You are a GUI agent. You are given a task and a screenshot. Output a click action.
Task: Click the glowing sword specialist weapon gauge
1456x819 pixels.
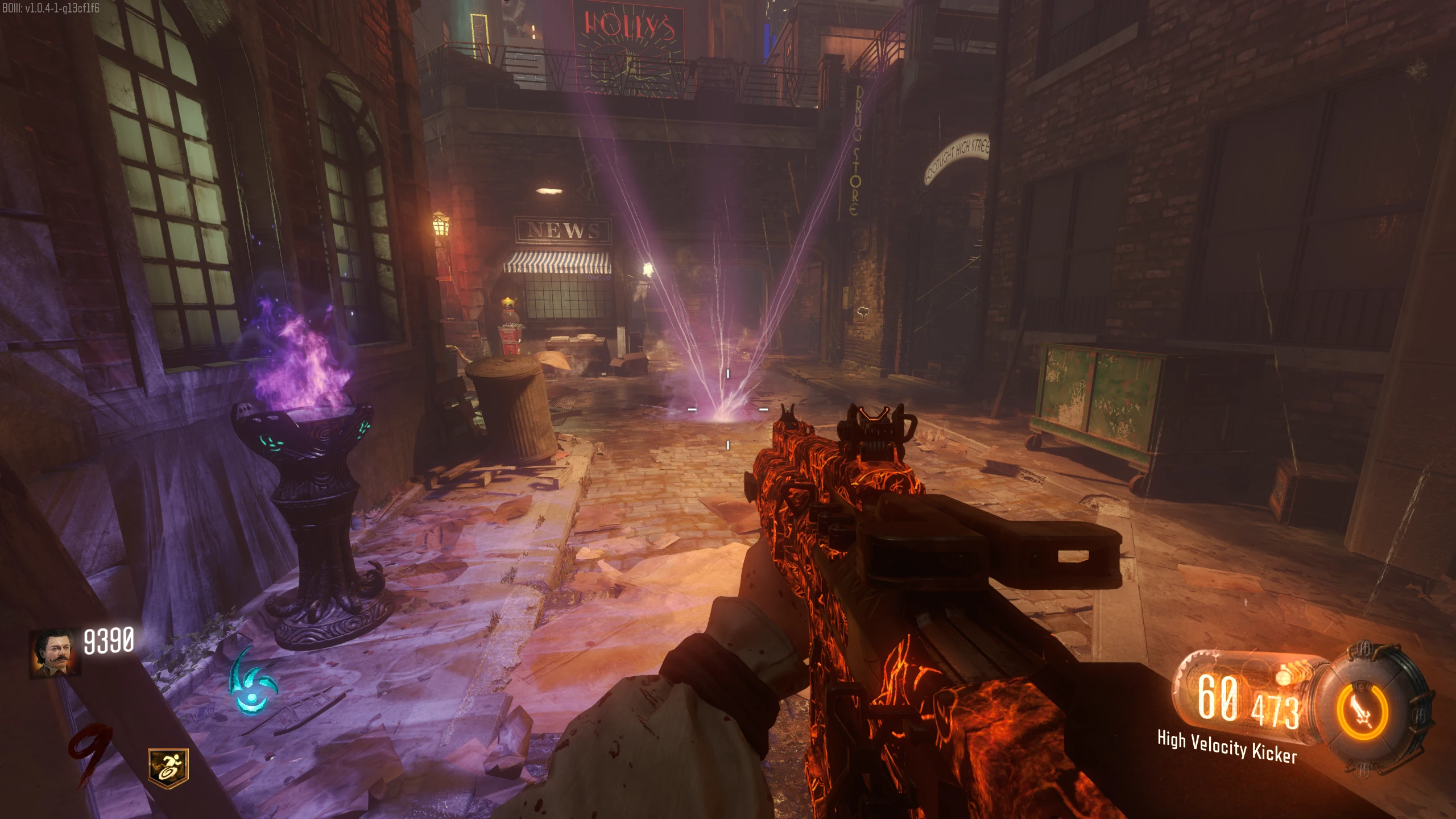(x=1364, y=712)
